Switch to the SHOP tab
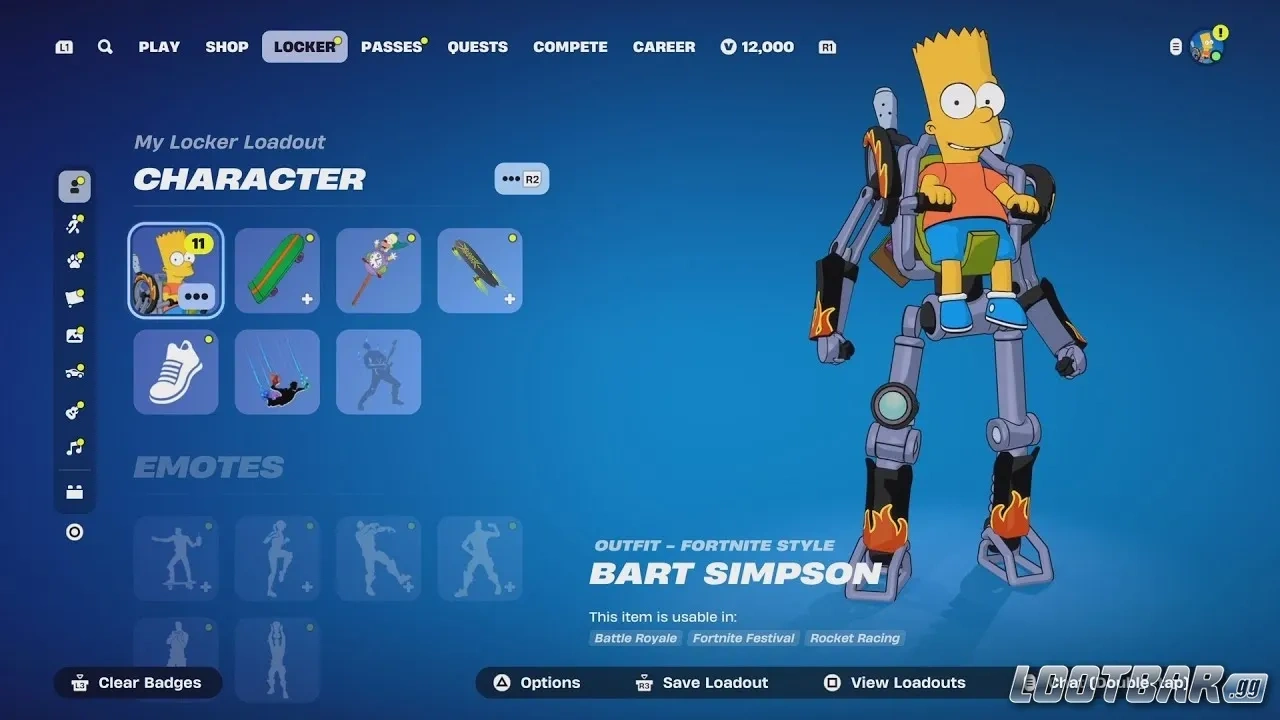The image size is (1280, 720). (226, 46)
